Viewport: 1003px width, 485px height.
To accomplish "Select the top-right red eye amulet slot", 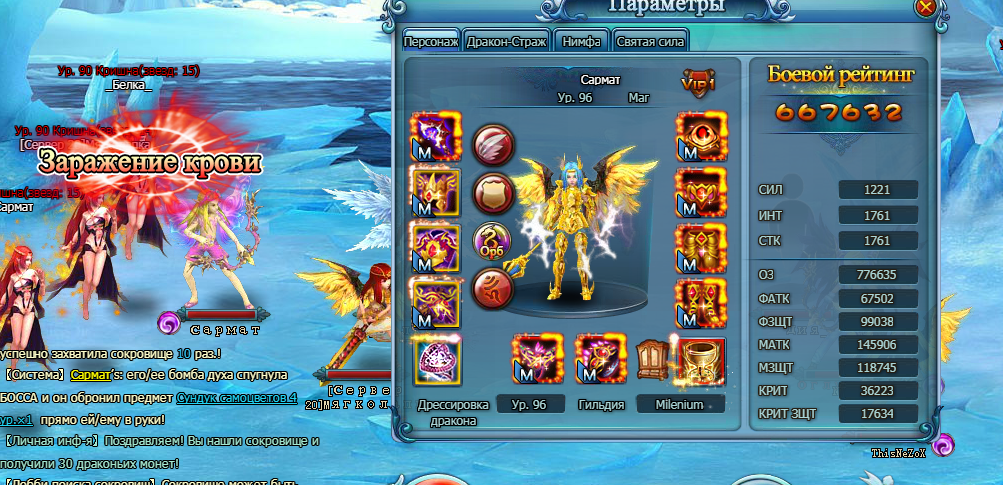I will coord(700,137).
